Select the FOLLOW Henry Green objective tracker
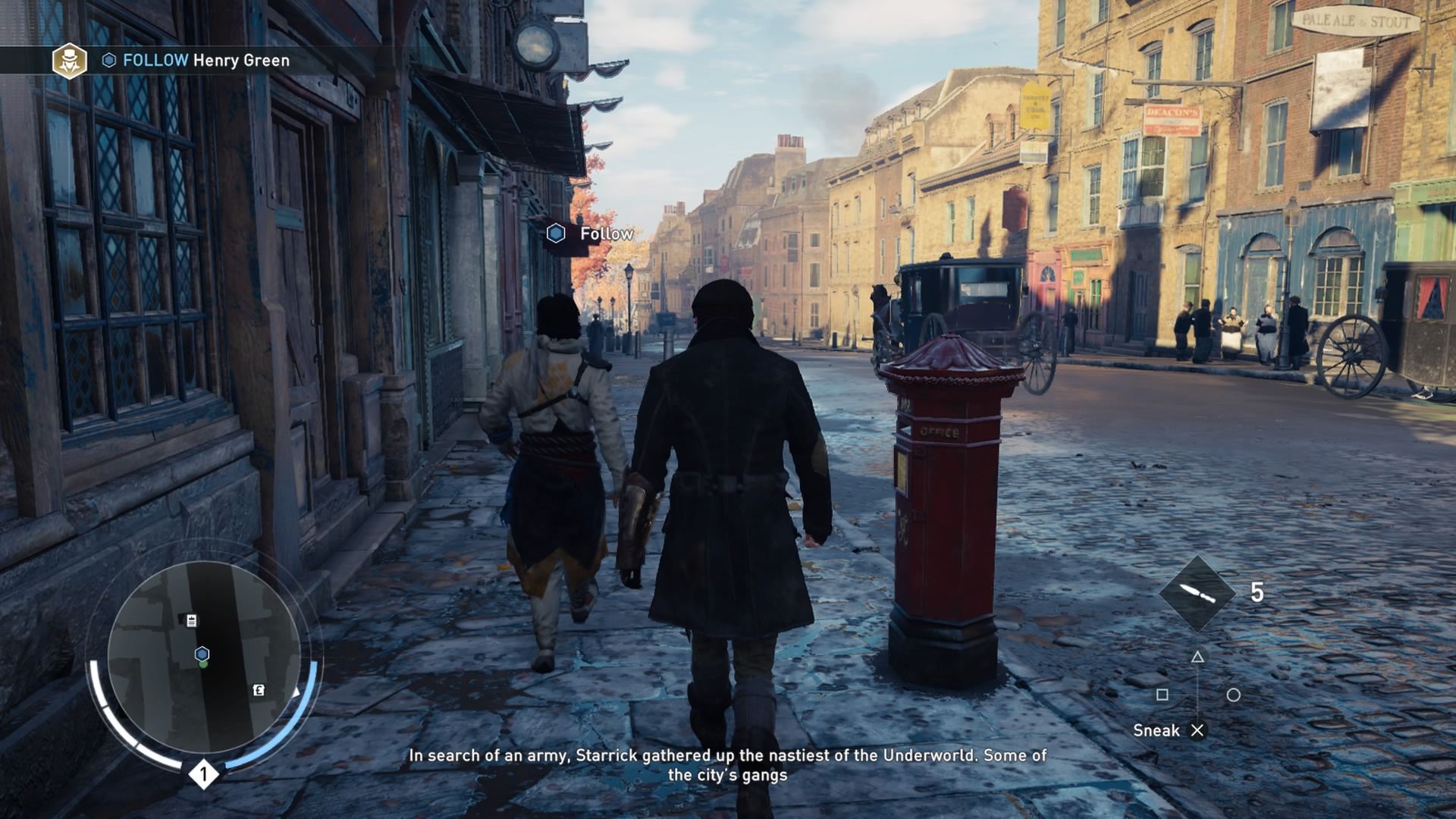This screenshot has height=819, width=1456. (x=205, y=61)
